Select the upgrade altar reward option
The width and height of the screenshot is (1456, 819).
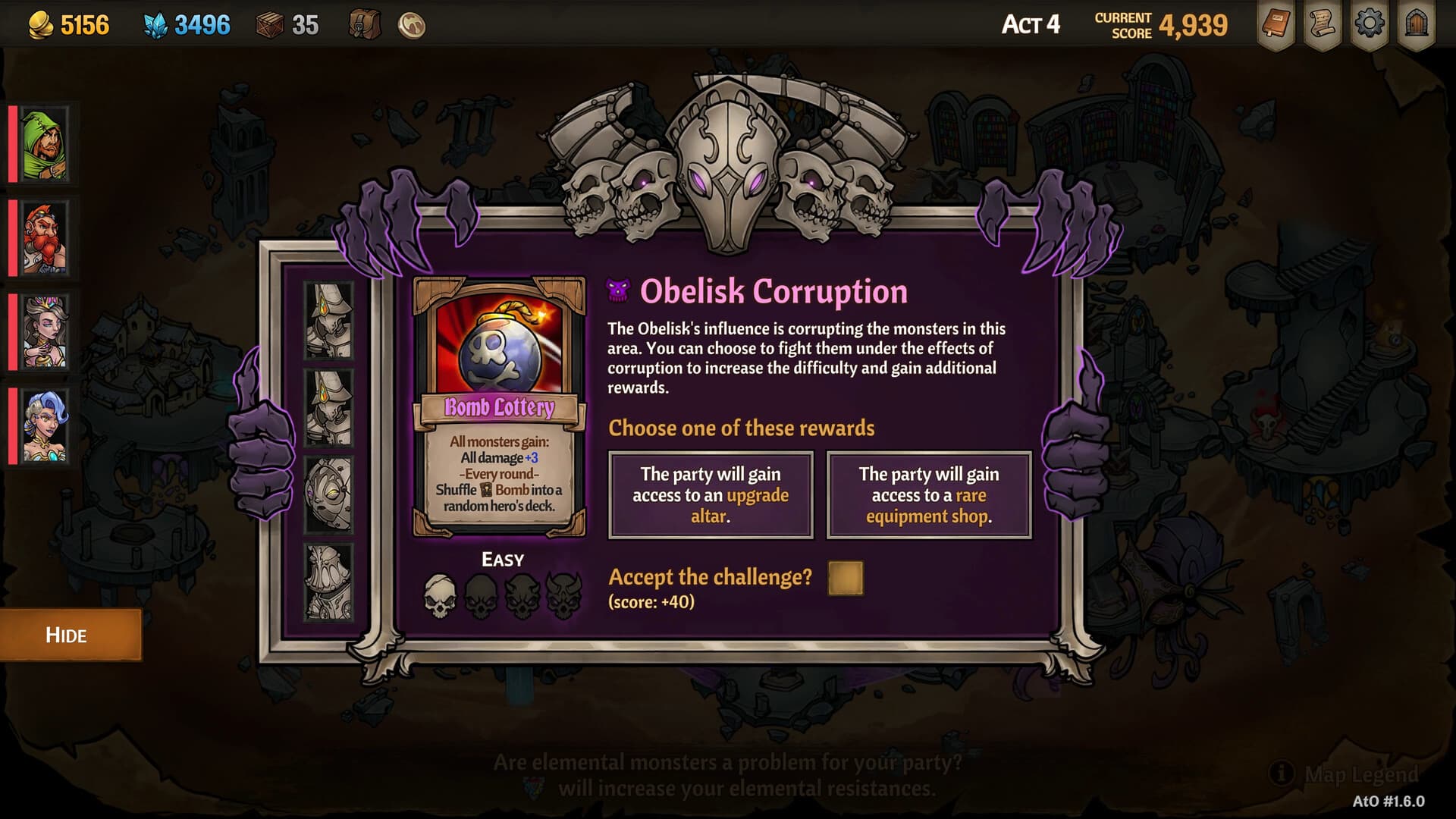[x=711, y=495]
